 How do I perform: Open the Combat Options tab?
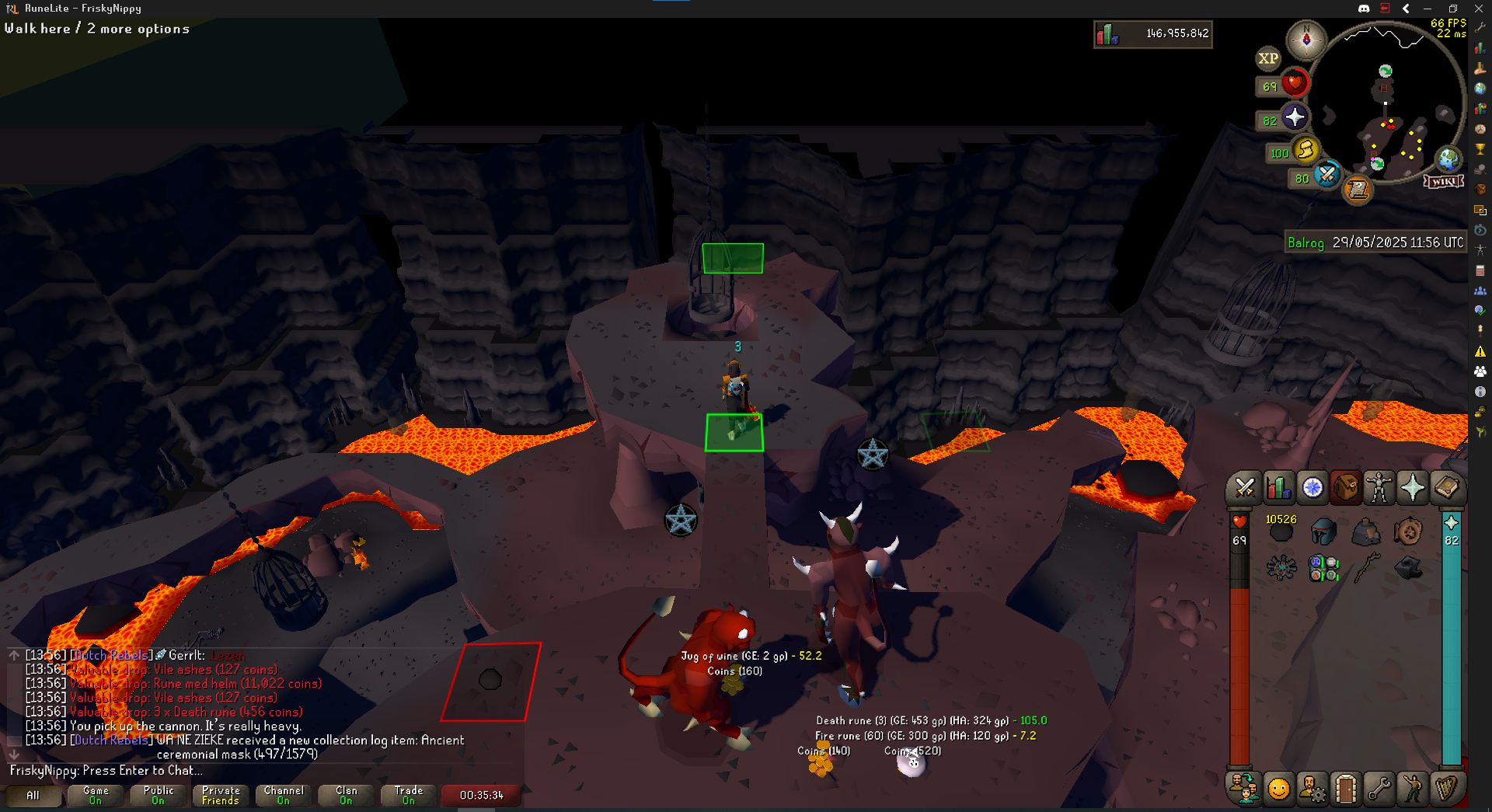pyautogui.click(x=1244, y=488)
